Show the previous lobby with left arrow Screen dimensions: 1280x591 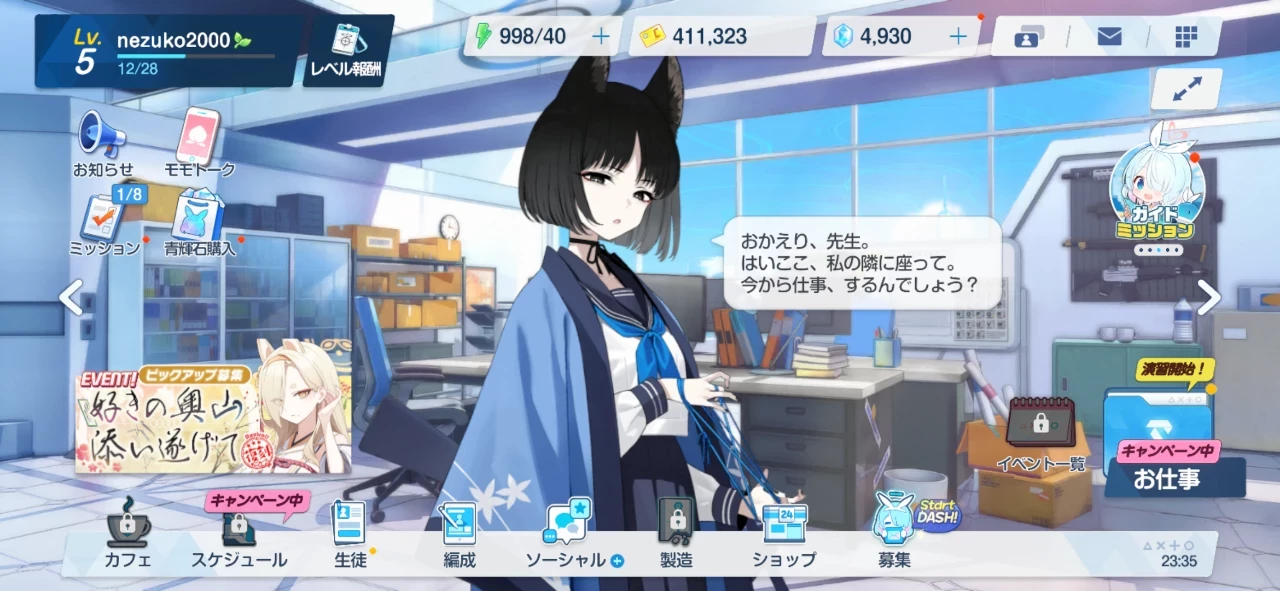click(x=70, y=297)
